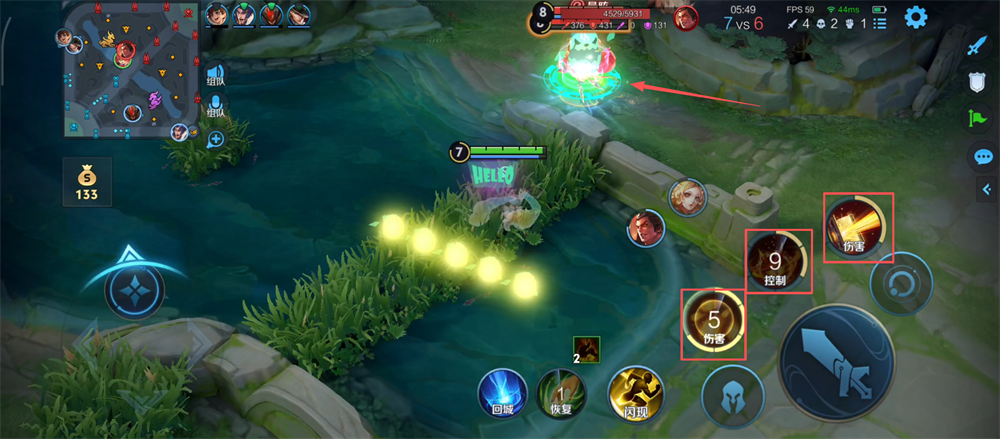Tap the minimap
This screenshot has height=439, width=1000.
pyautogui.click(x=128, y=70)
